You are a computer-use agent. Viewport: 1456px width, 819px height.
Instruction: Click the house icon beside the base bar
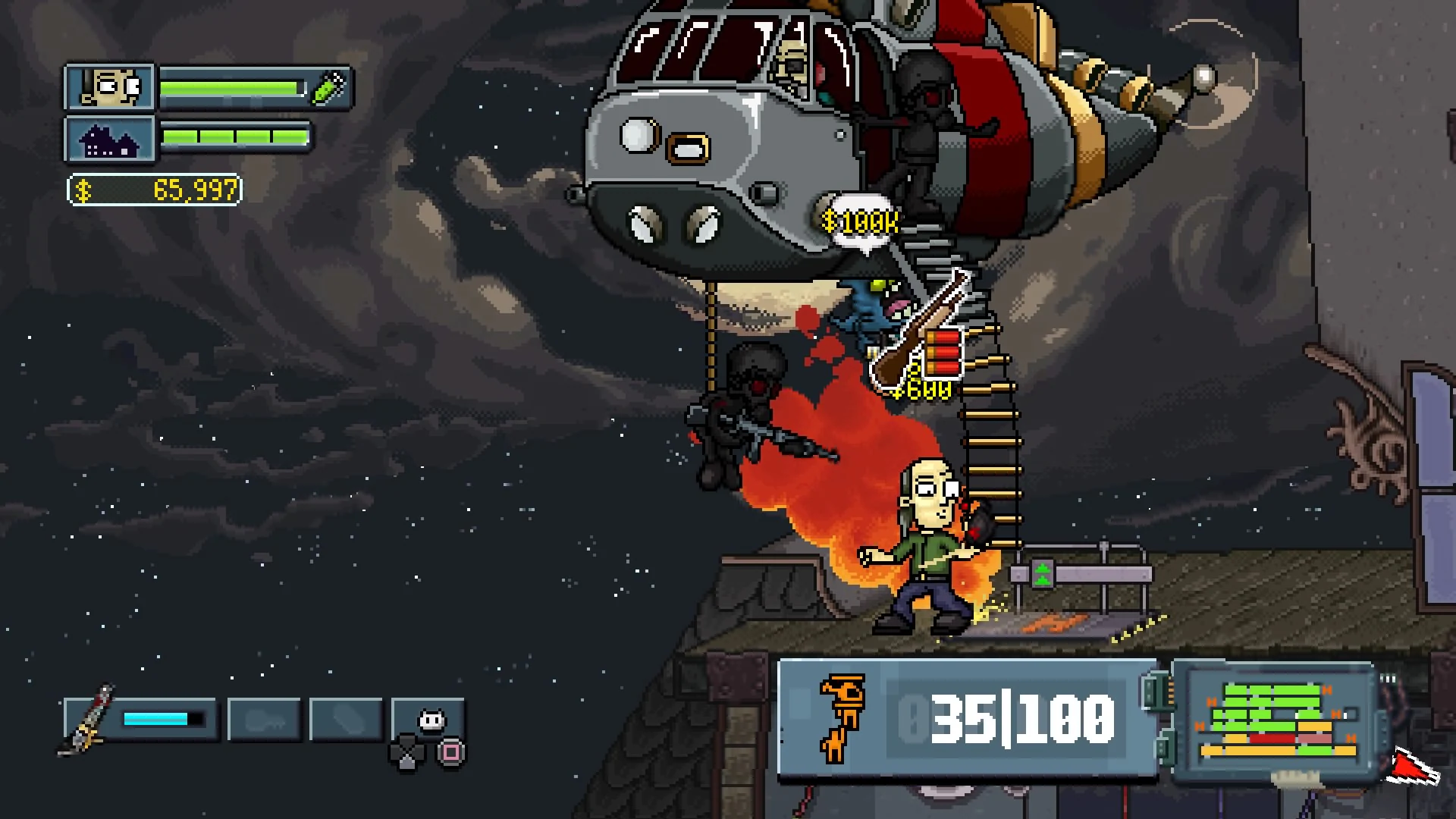click(x=112, y=140)
